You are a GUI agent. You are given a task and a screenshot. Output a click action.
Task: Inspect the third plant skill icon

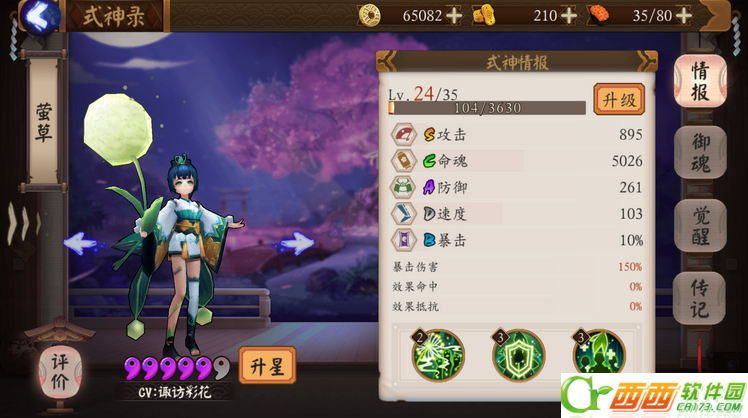pos(599,355)
